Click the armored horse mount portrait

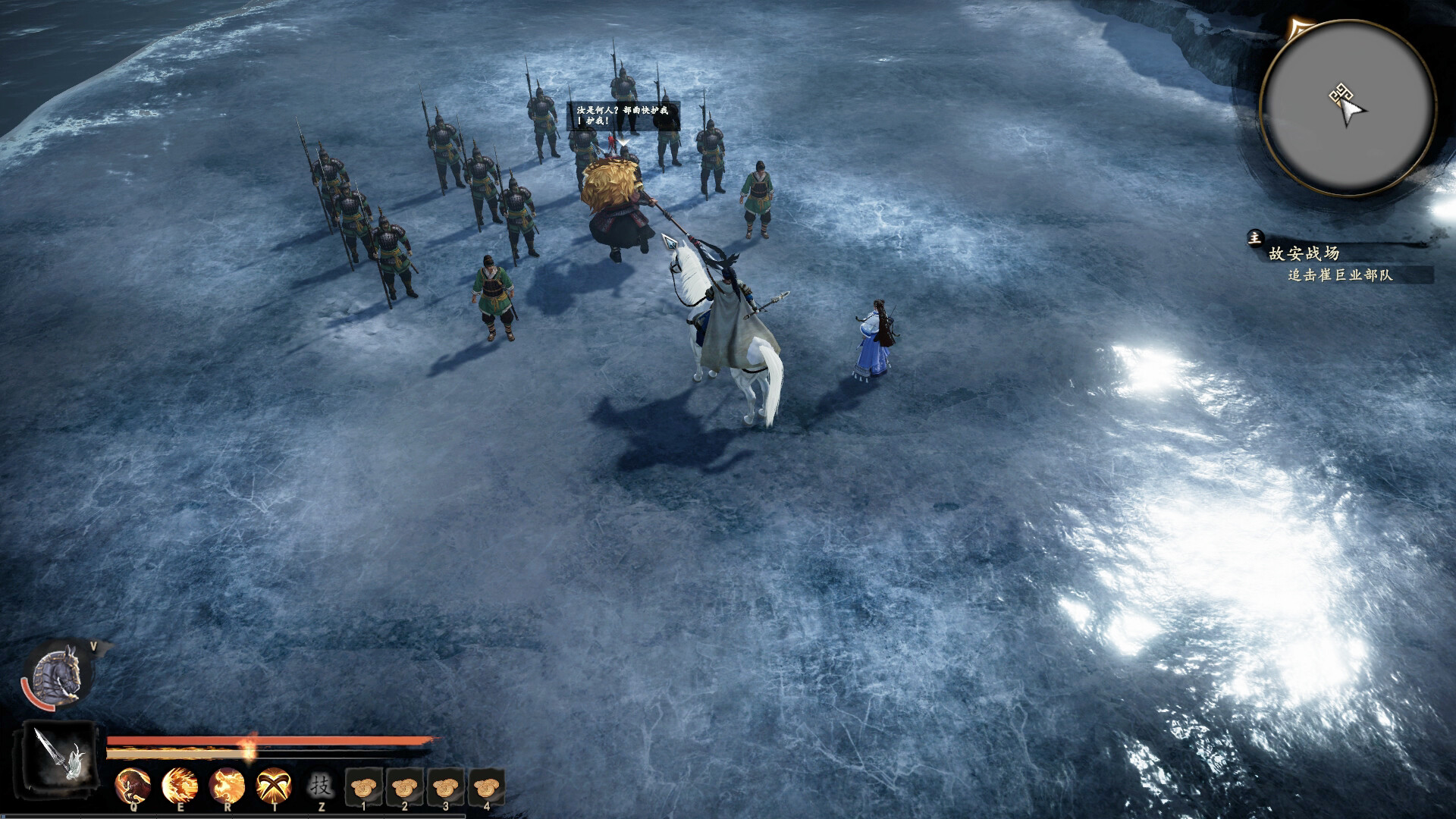[58, 674]
